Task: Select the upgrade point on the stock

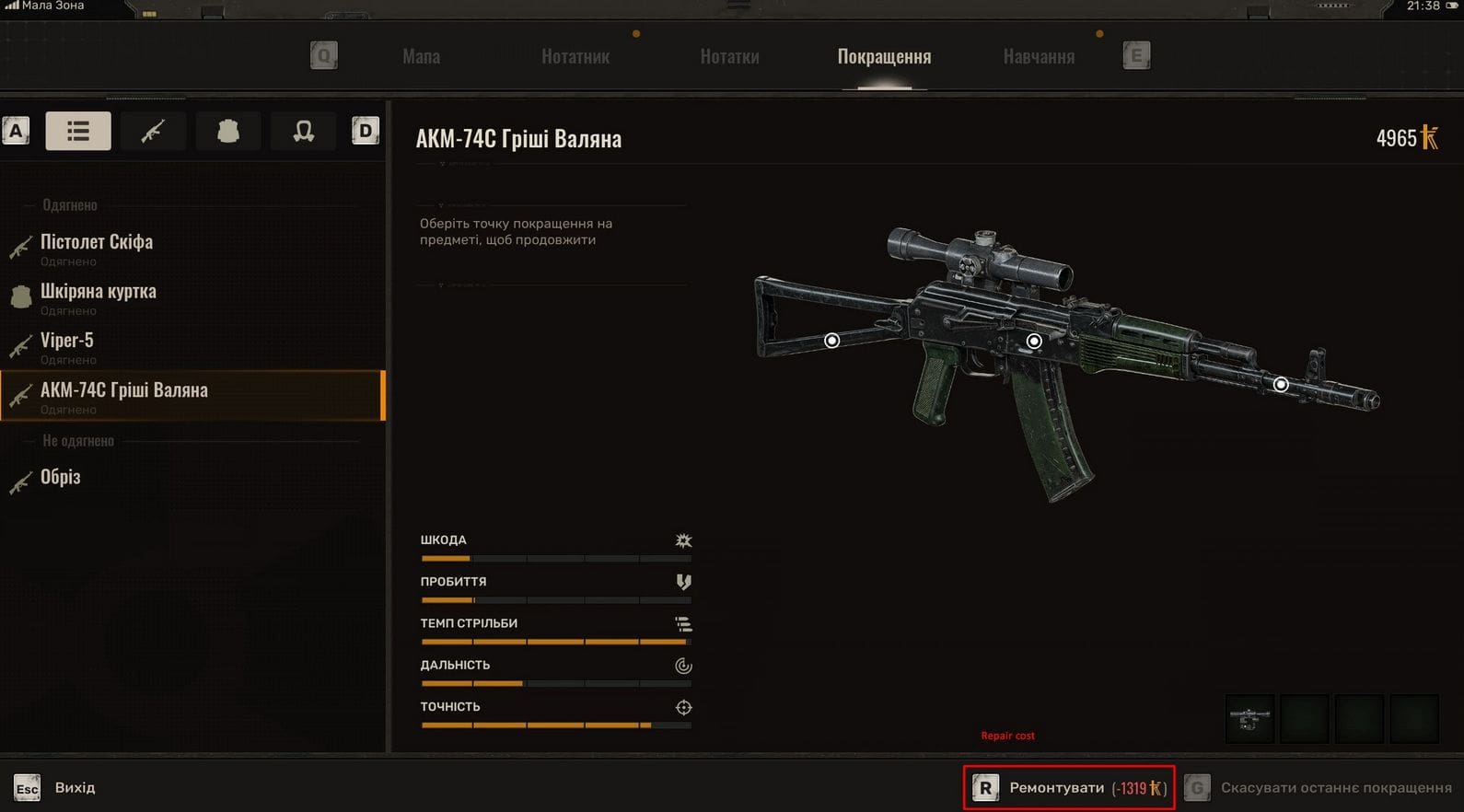Action: [831, 341]
